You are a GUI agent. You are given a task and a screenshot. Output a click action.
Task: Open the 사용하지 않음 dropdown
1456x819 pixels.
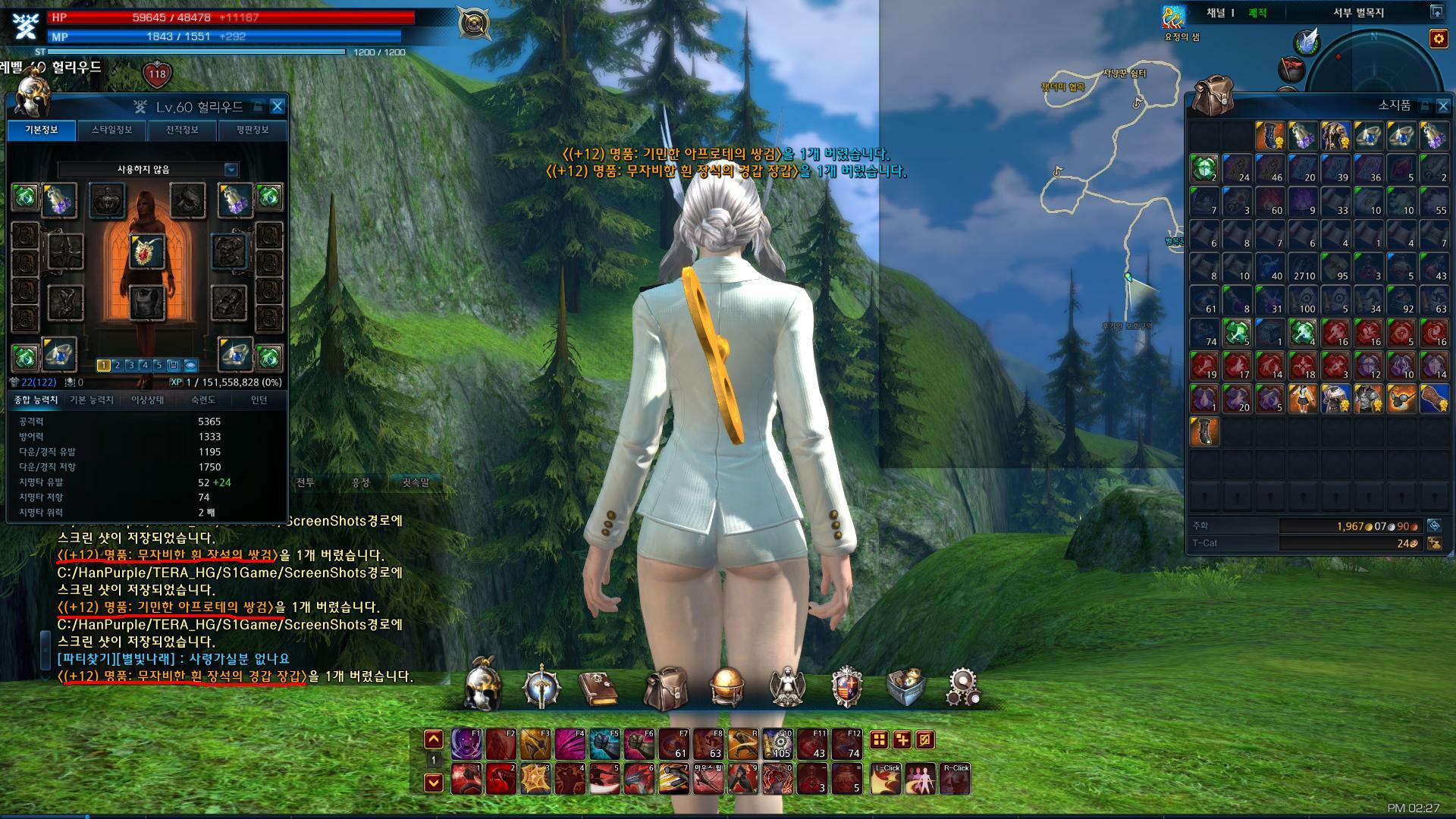[x=231, y=169]
